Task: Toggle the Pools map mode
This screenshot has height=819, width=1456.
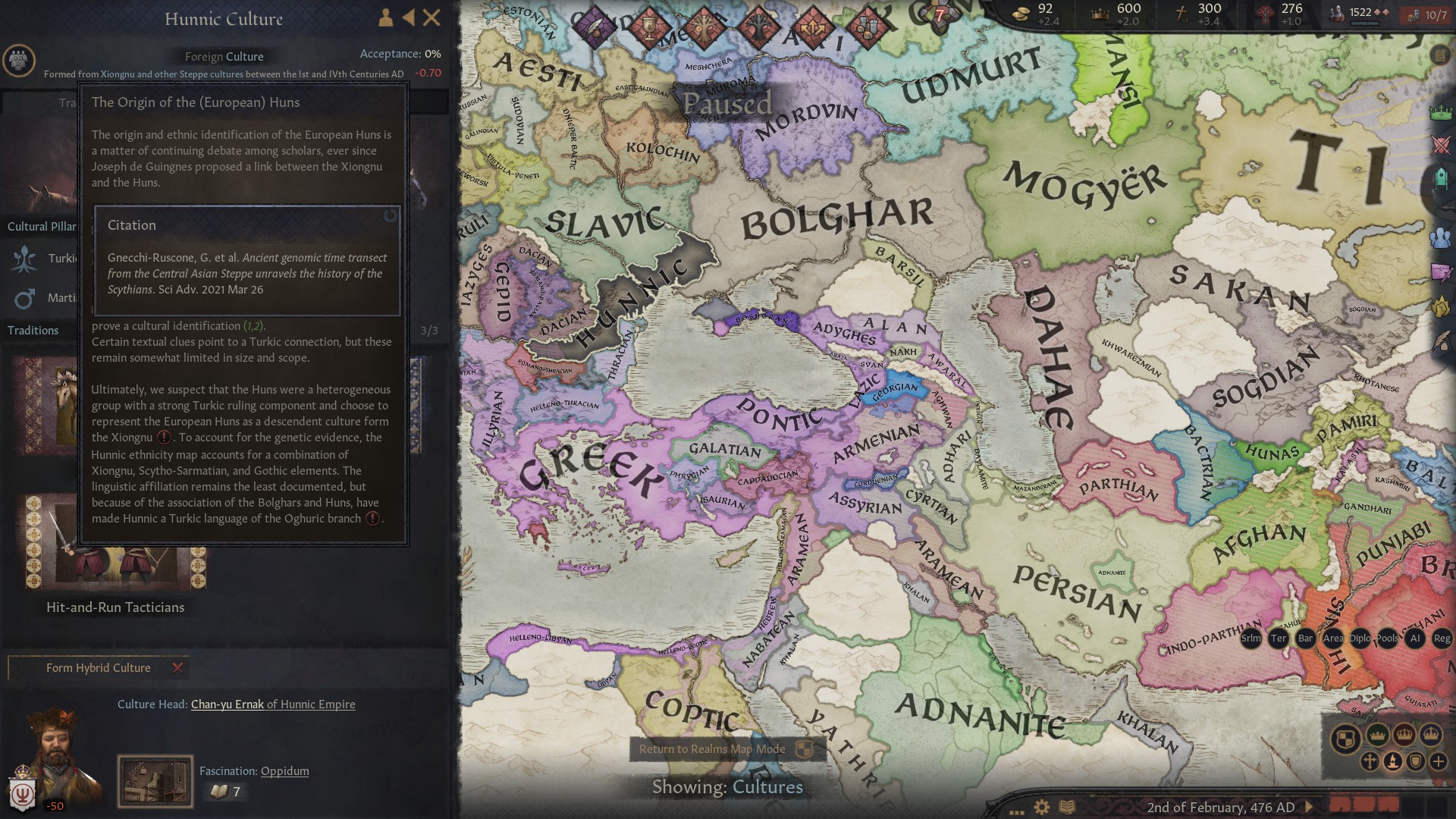Action: click(1389, 639)
